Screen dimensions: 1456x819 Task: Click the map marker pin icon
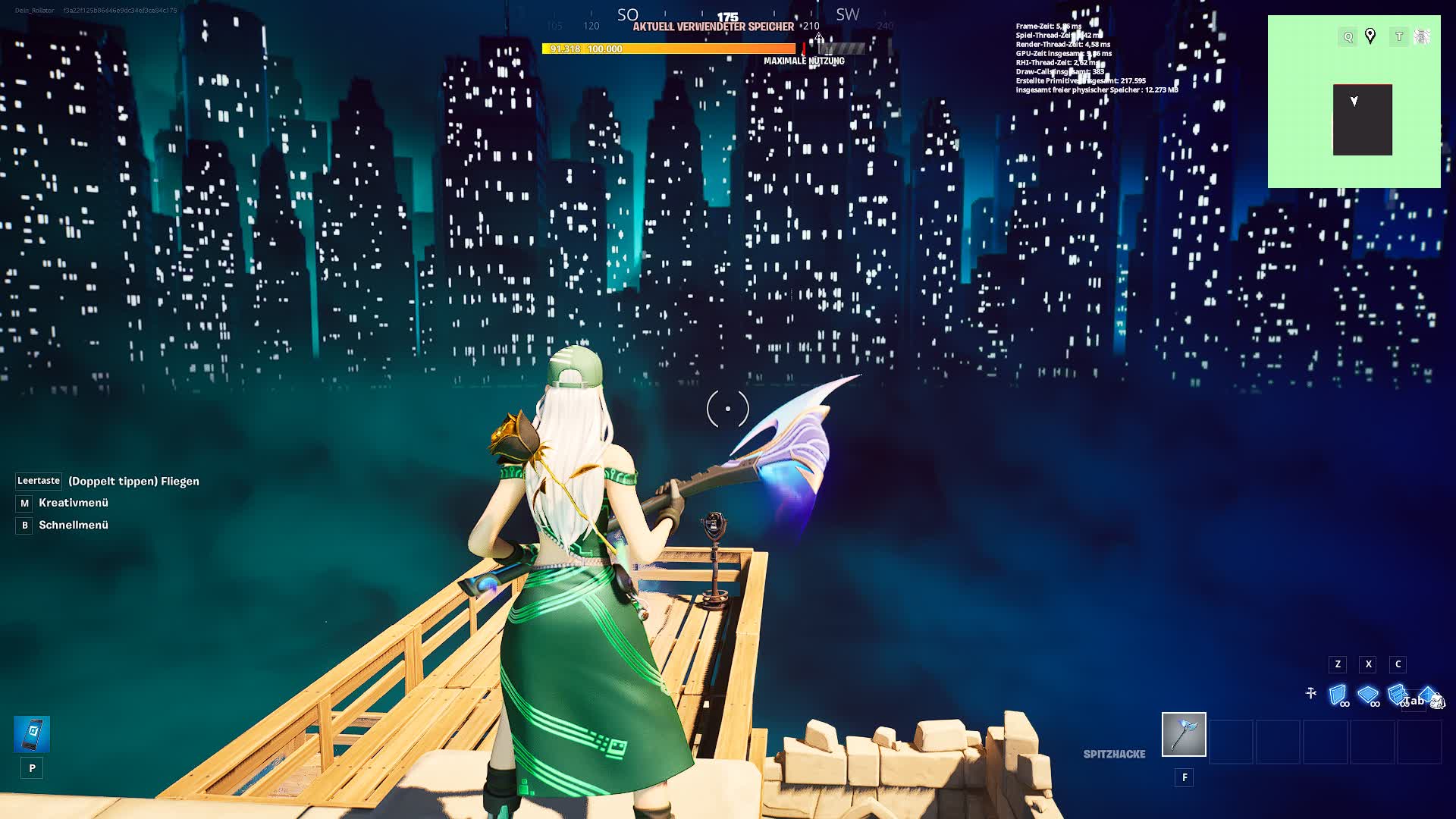[1370, 36]
